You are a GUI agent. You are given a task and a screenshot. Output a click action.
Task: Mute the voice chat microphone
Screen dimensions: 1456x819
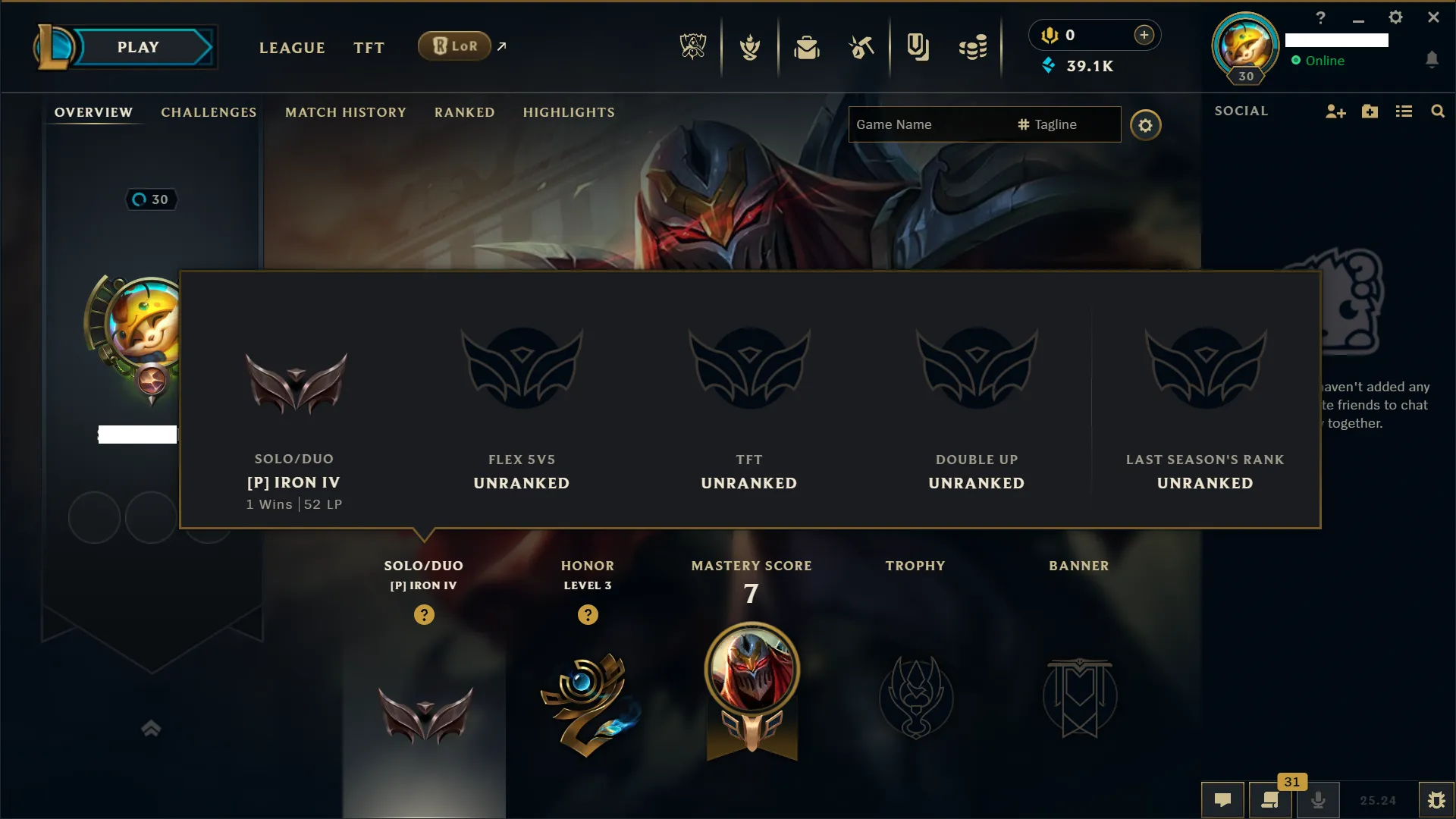[x=1319, y=799]
